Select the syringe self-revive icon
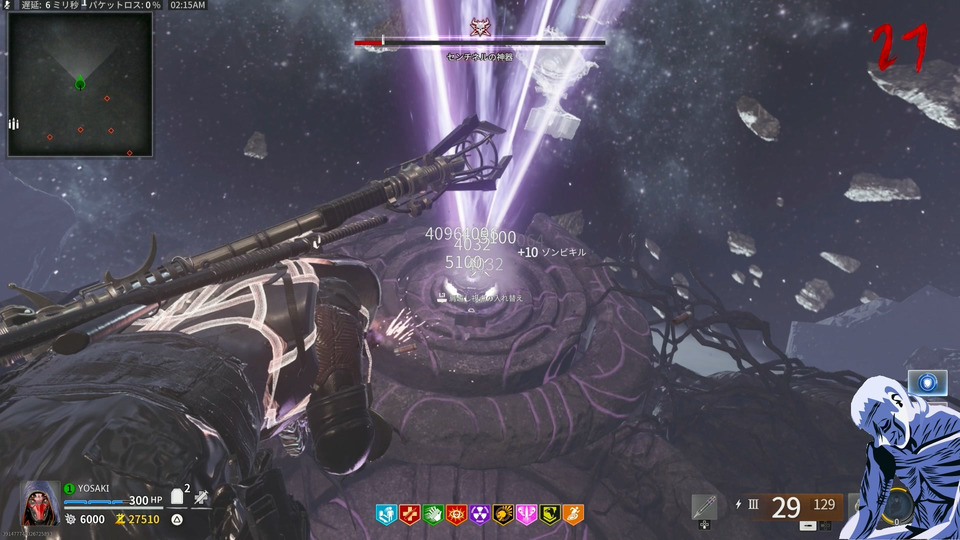The height and width of the screenshot is (540, 960). pos(201,497)
